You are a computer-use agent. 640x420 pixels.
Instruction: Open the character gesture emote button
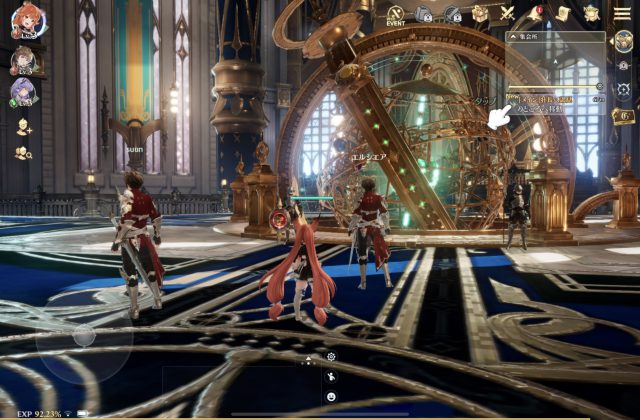[x=331, y=377]
